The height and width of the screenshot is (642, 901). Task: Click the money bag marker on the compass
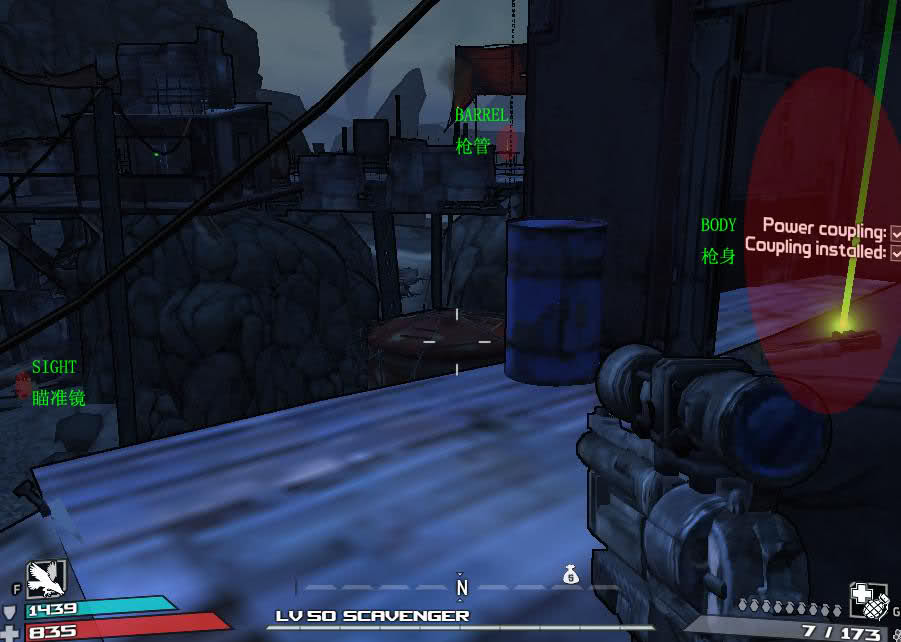coord(570,574)
